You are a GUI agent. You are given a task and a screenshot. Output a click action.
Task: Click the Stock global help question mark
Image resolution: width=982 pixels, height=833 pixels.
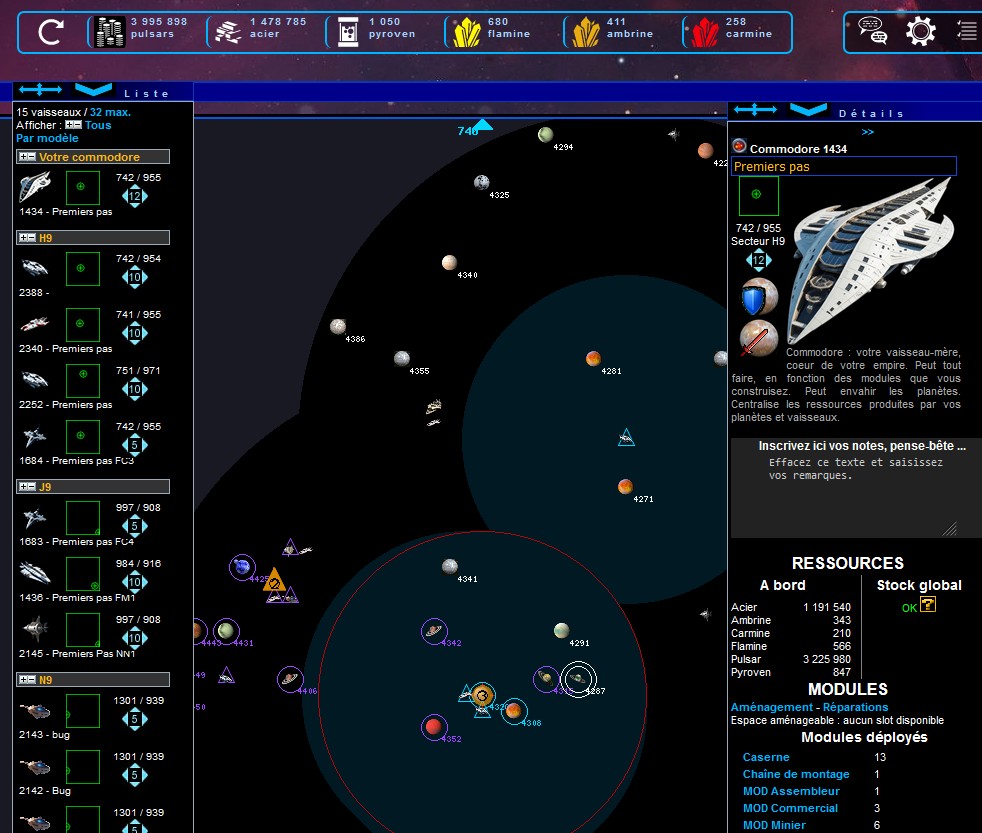tap(928, 605)
